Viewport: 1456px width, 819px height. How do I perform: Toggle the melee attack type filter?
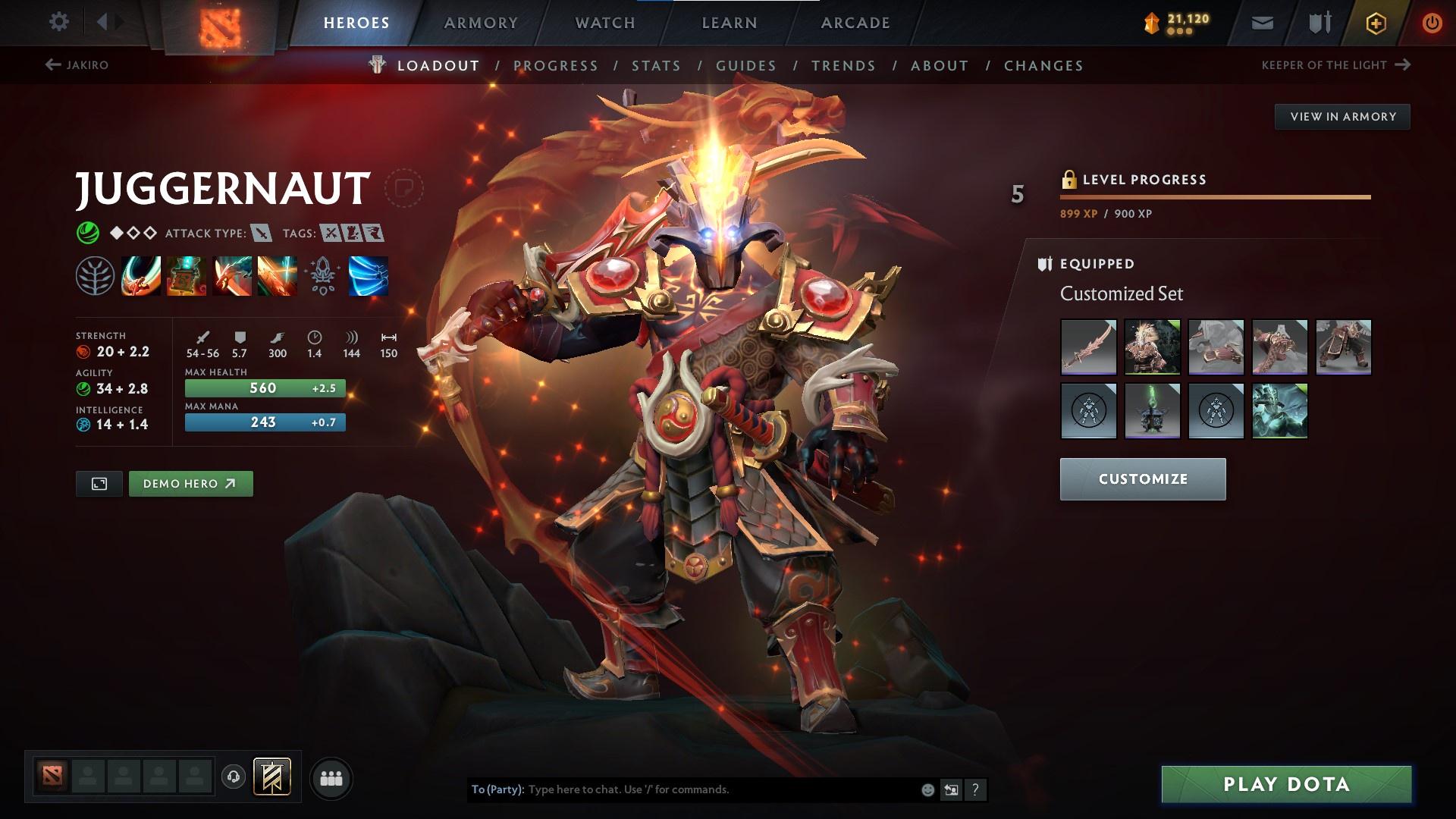coord(262,234)
